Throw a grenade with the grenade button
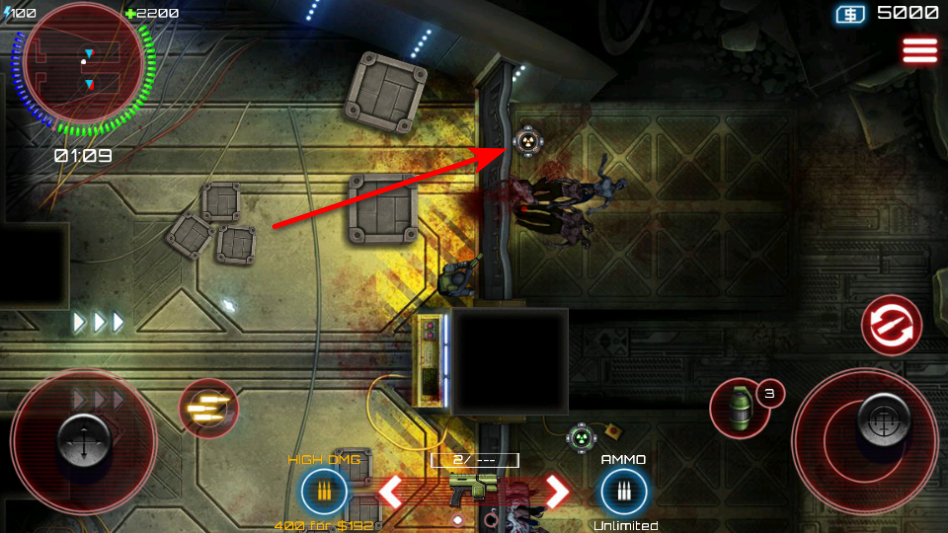This screenshot has height=533, width=948. click(737, 409)
